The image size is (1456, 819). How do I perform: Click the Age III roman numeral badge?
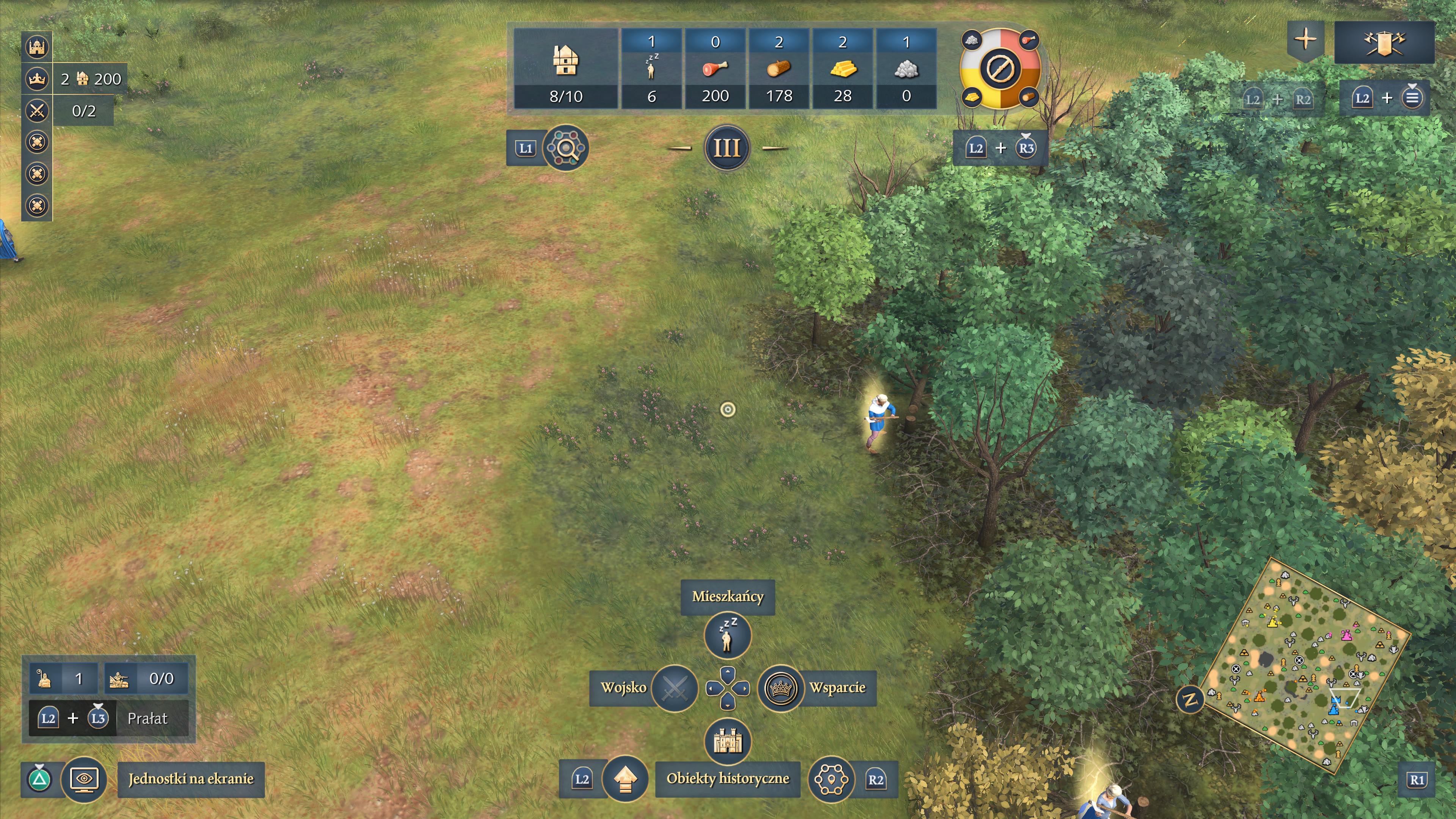point(727,148)
